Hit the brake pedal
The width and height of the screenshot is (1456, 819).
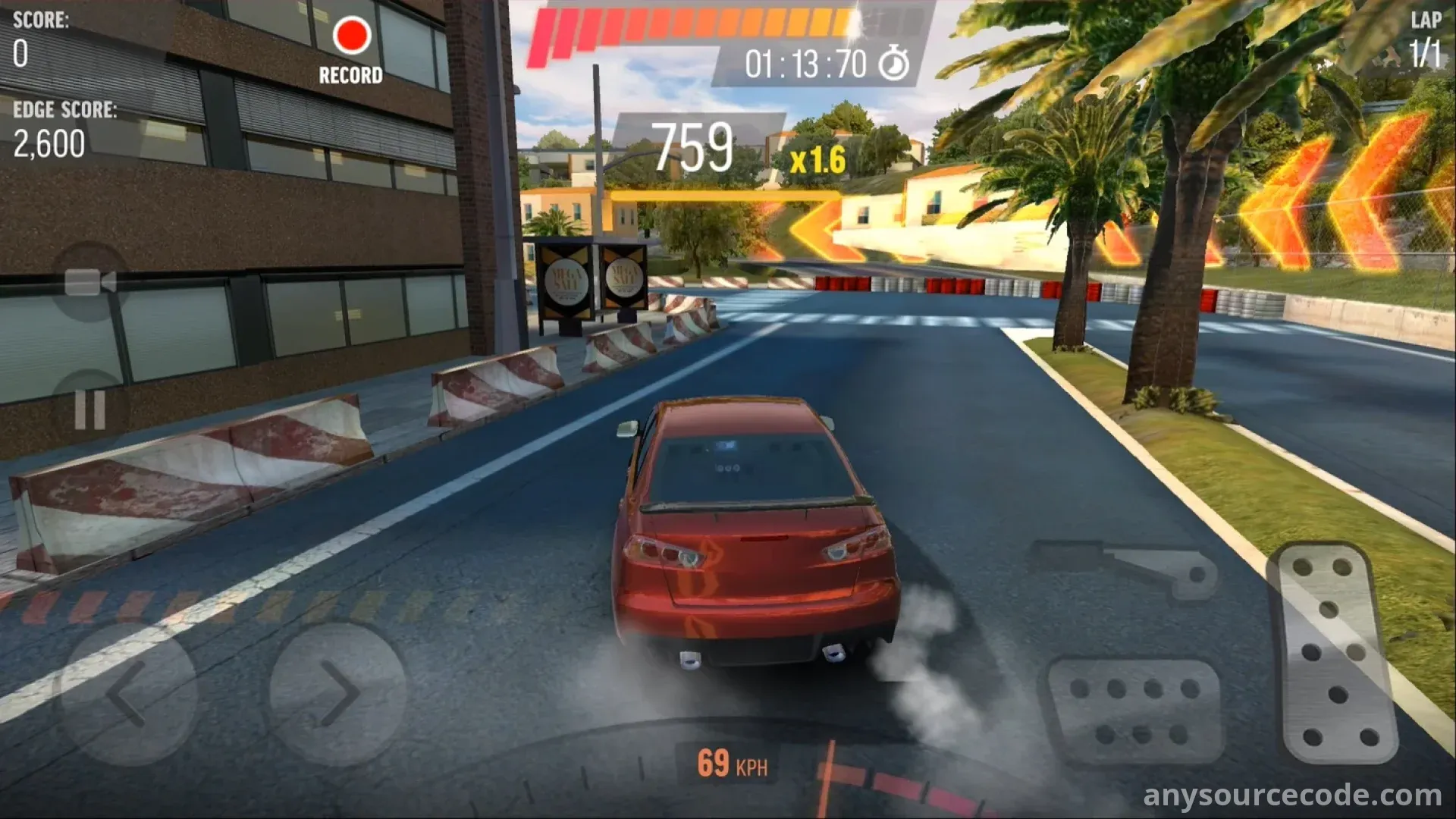1134,711
